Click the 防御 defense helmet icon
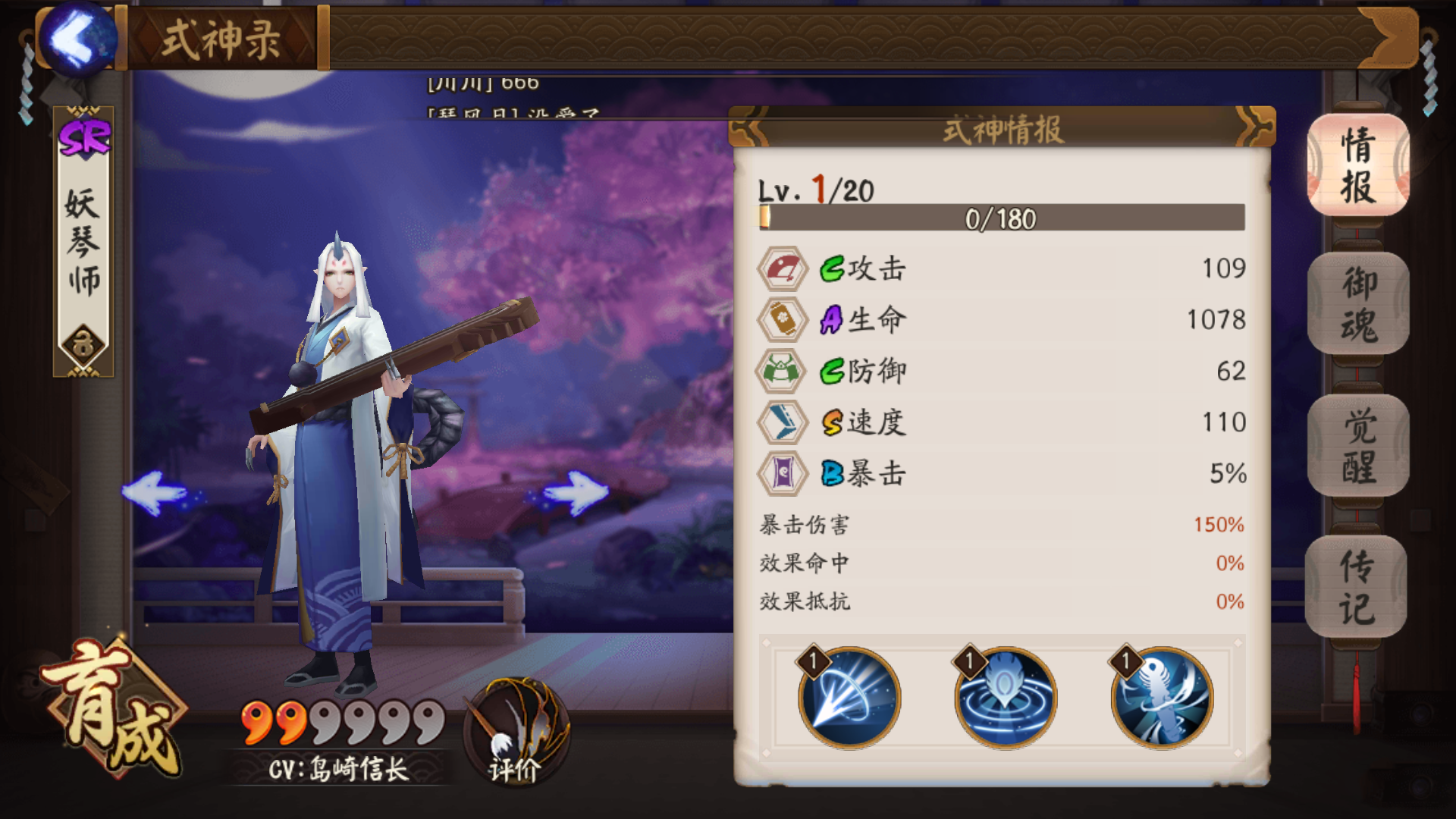This screenshot has width=1456, height=819. click(x=781, y=371)
